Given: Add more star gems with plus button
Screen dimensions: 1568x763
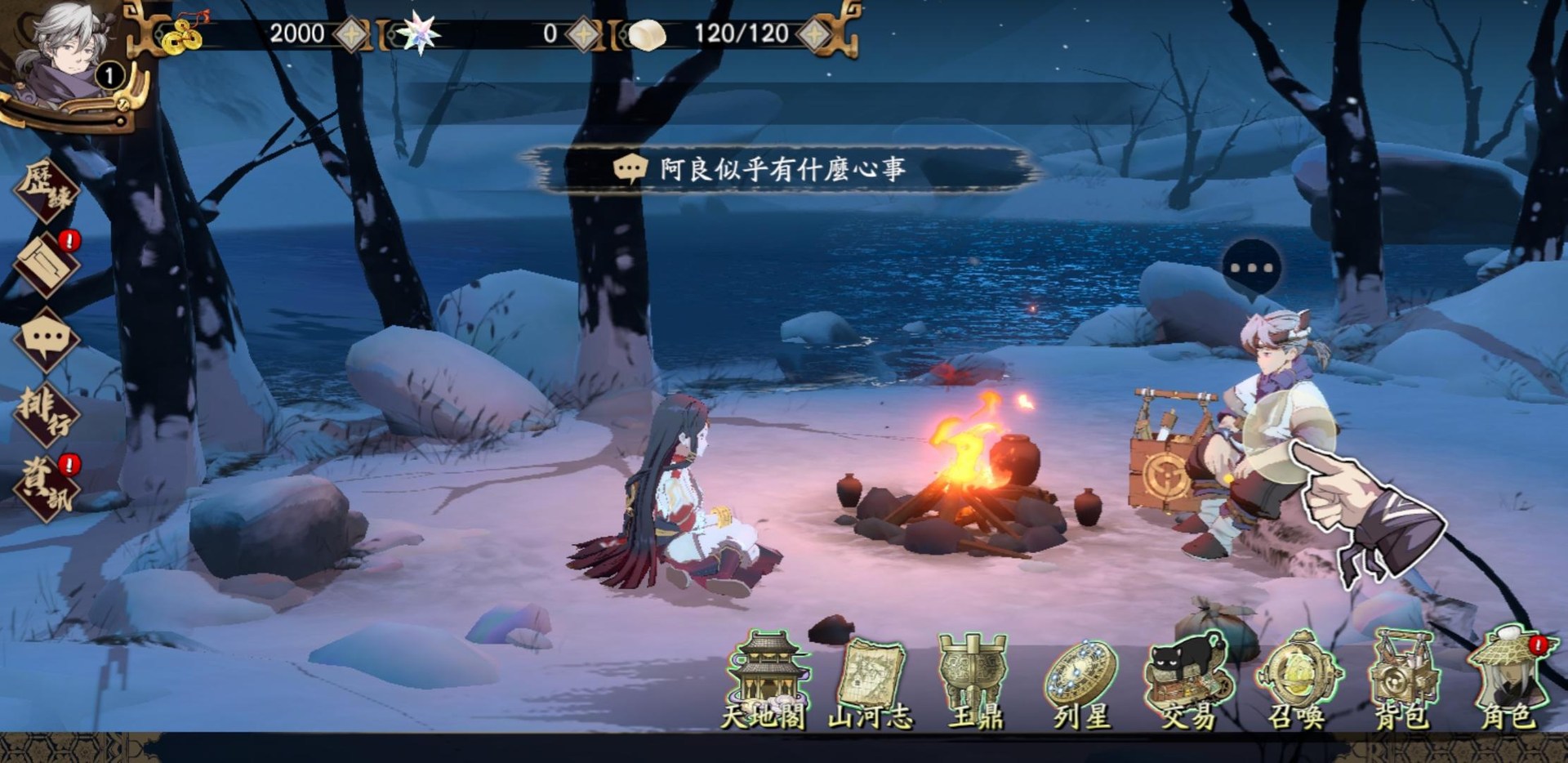Looking at the screenshot, I should 583,34.
